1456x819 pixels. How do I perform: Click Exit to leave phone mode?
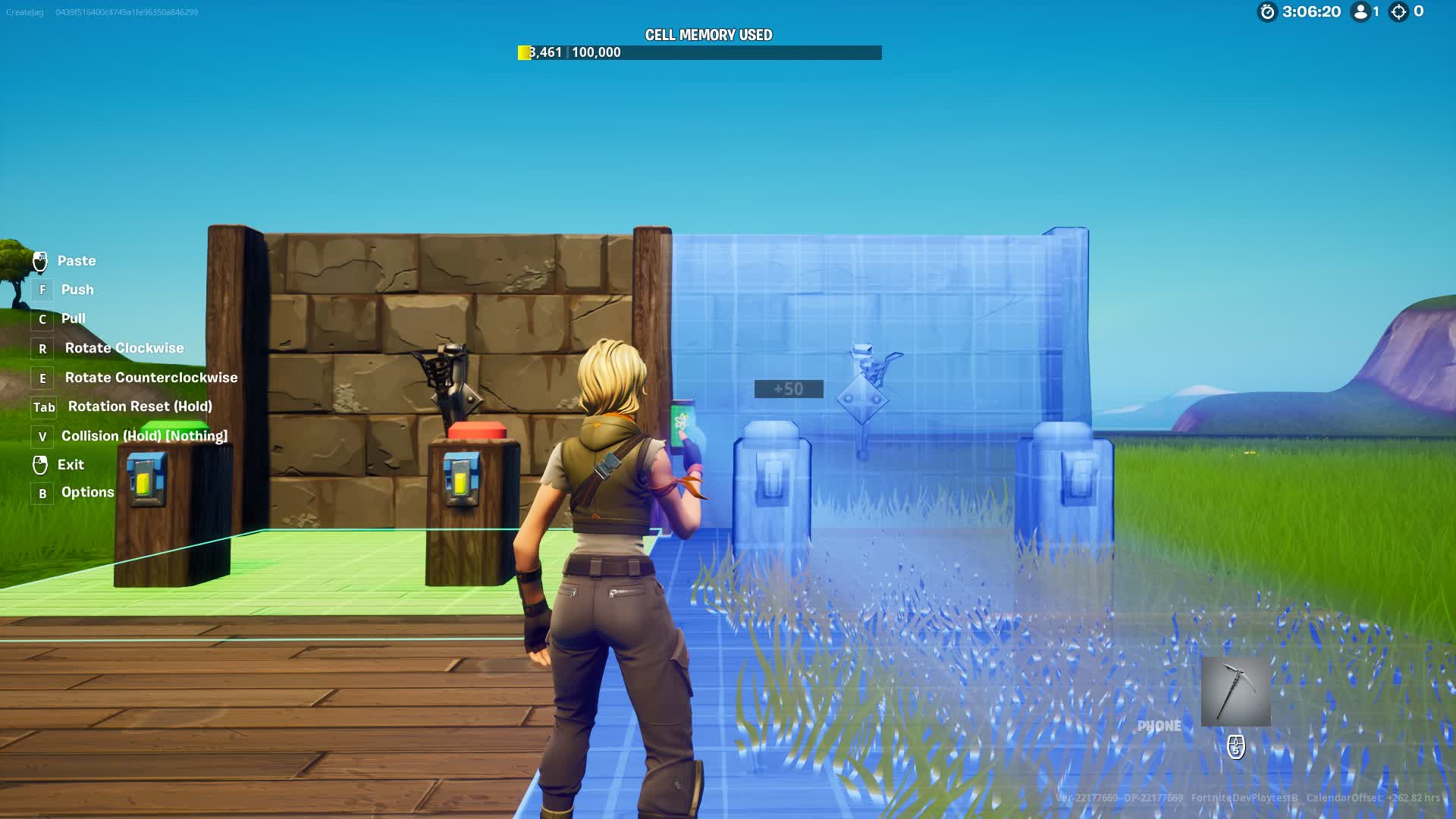click(71, 465)
